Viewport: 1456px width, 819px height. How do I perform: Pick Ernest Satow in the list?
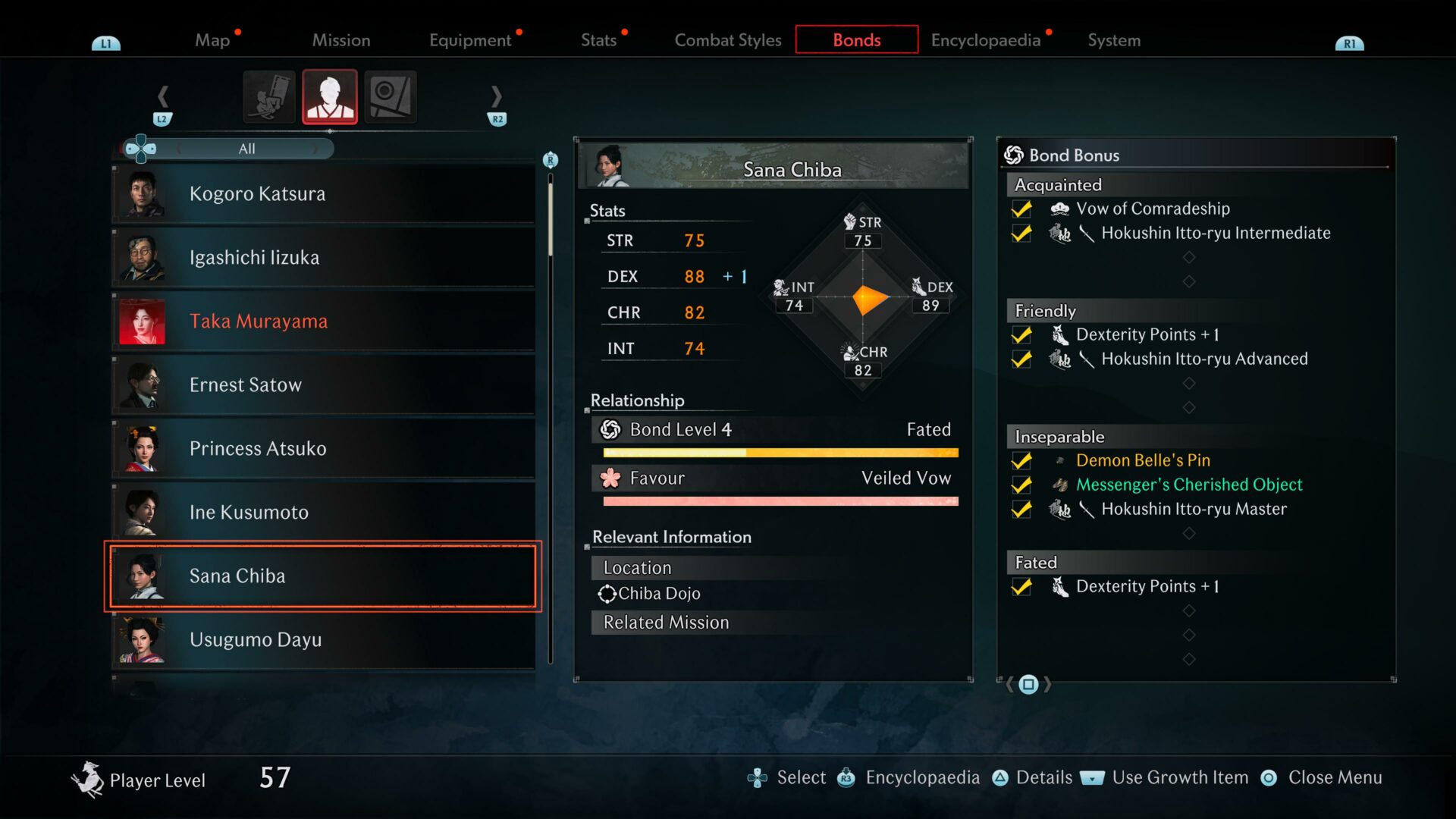tap(324, 385)
